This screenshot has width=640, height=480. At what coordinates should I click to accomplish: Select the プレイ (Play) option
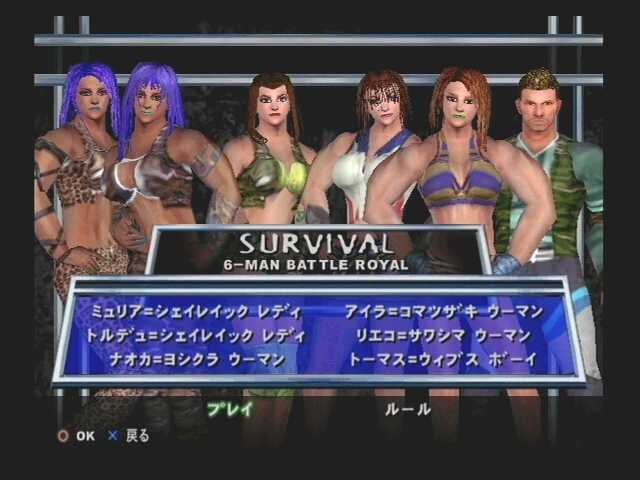230,409
